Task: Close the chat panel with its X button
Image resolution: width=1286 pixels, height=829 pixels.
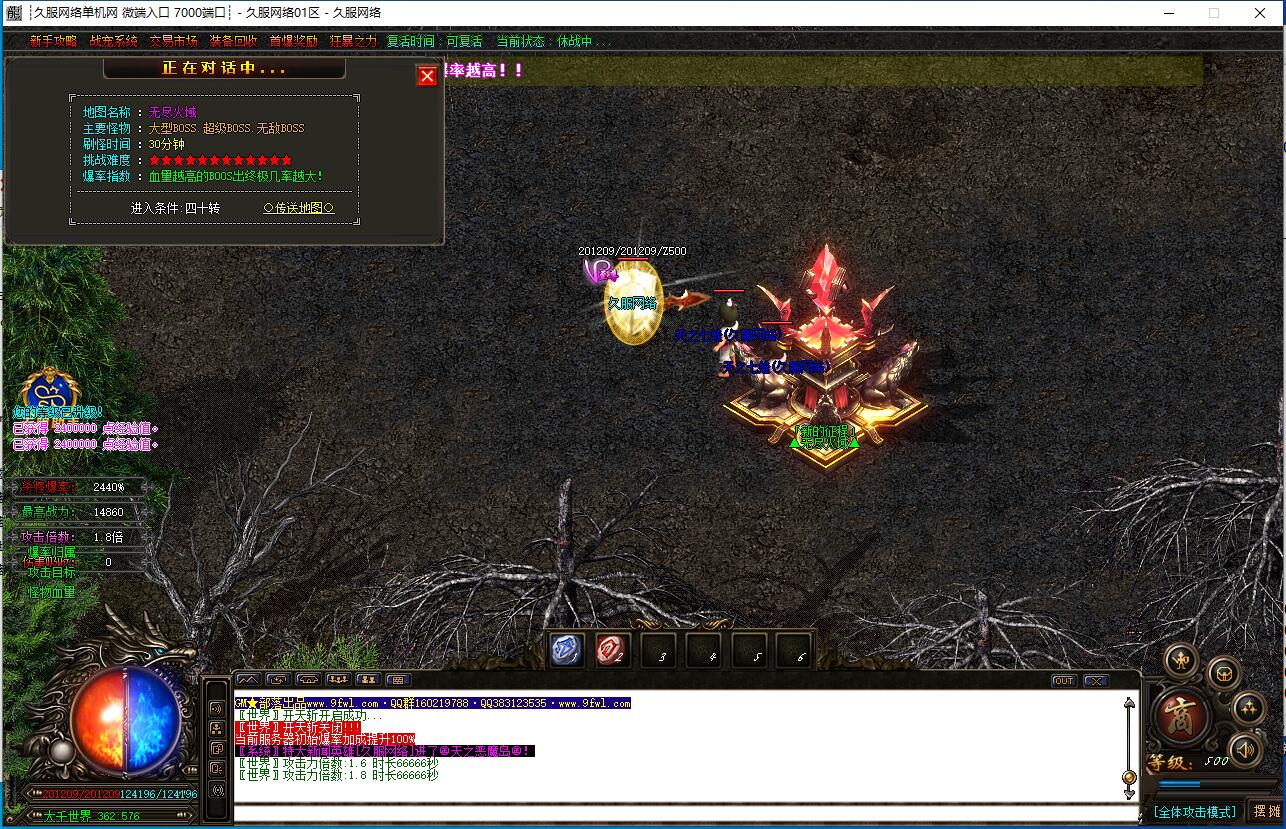Action: coord(1095,681)
